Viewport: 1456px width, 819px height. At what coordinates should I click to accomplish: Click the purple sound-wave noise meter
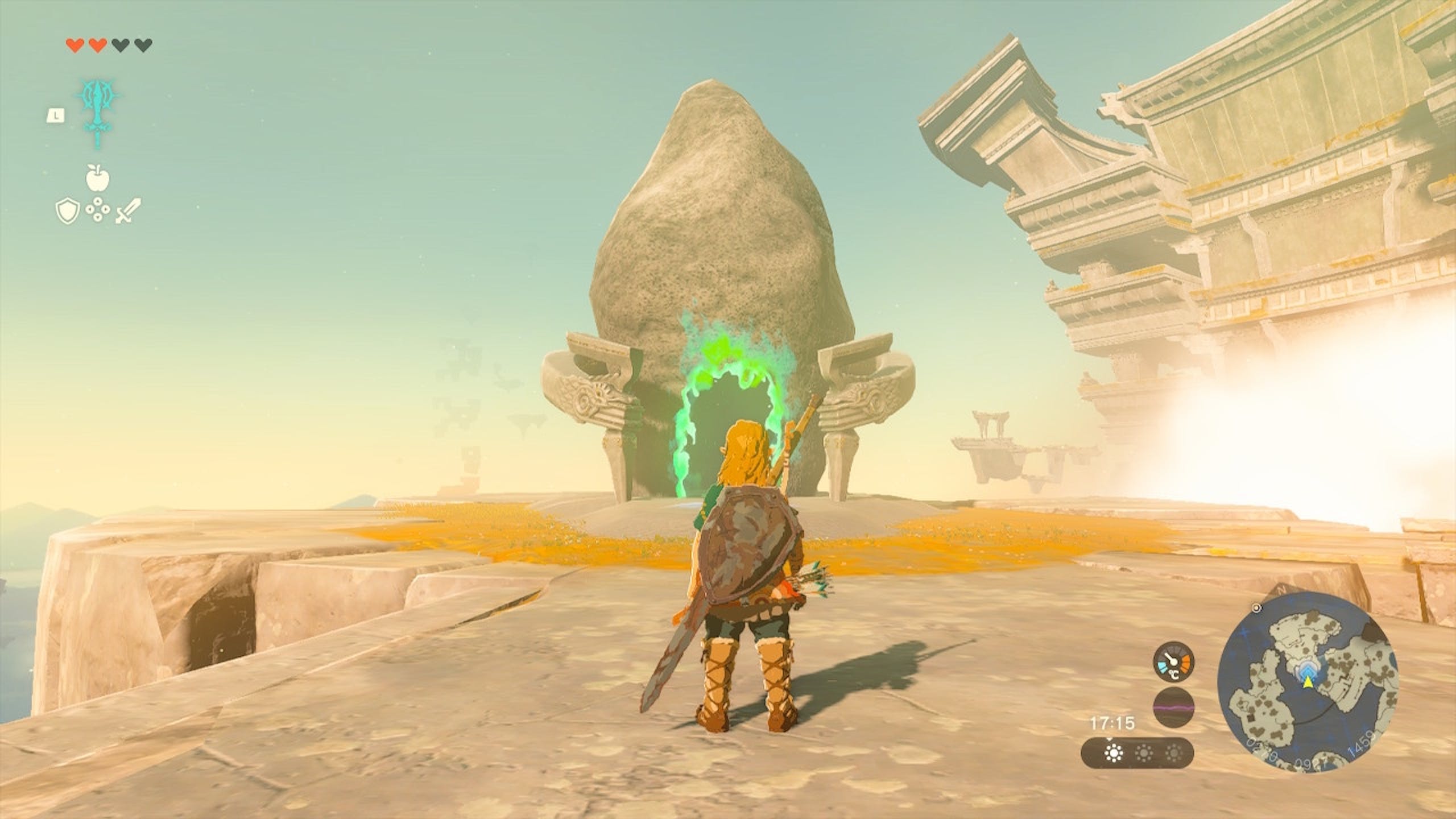(x=1174, y=708)
